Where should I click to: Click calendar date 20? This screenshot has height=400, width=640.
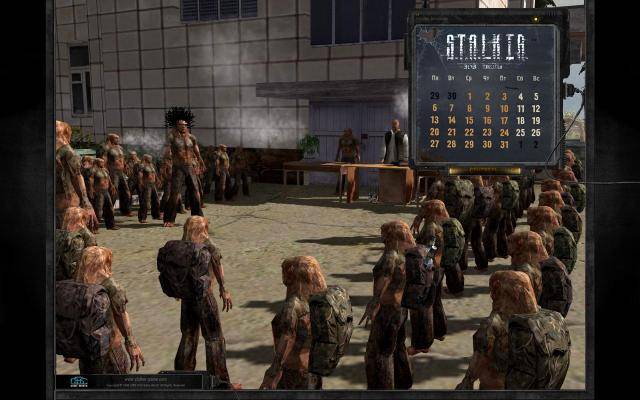tap(435, 132)
